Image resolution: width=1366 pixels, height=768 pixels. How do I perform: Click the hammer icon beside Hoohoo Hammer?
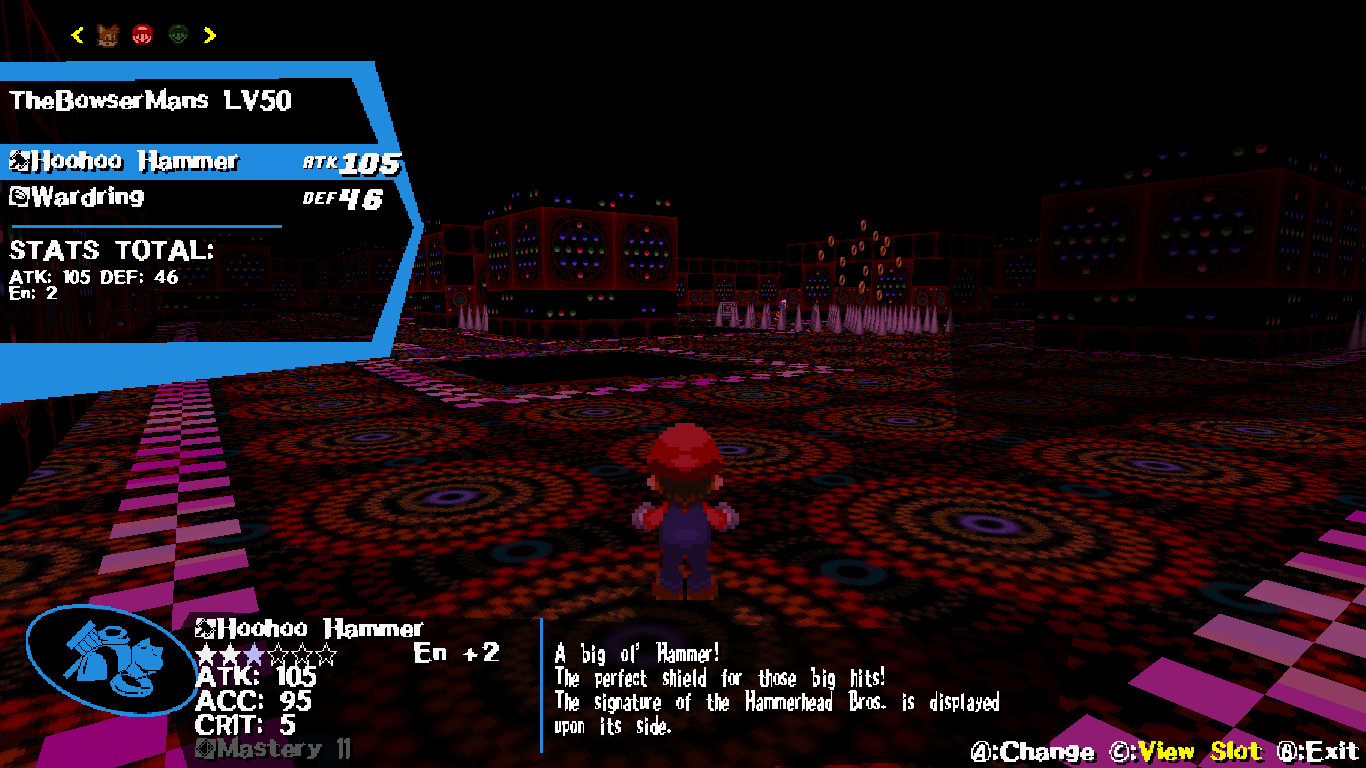coord(19,160)
